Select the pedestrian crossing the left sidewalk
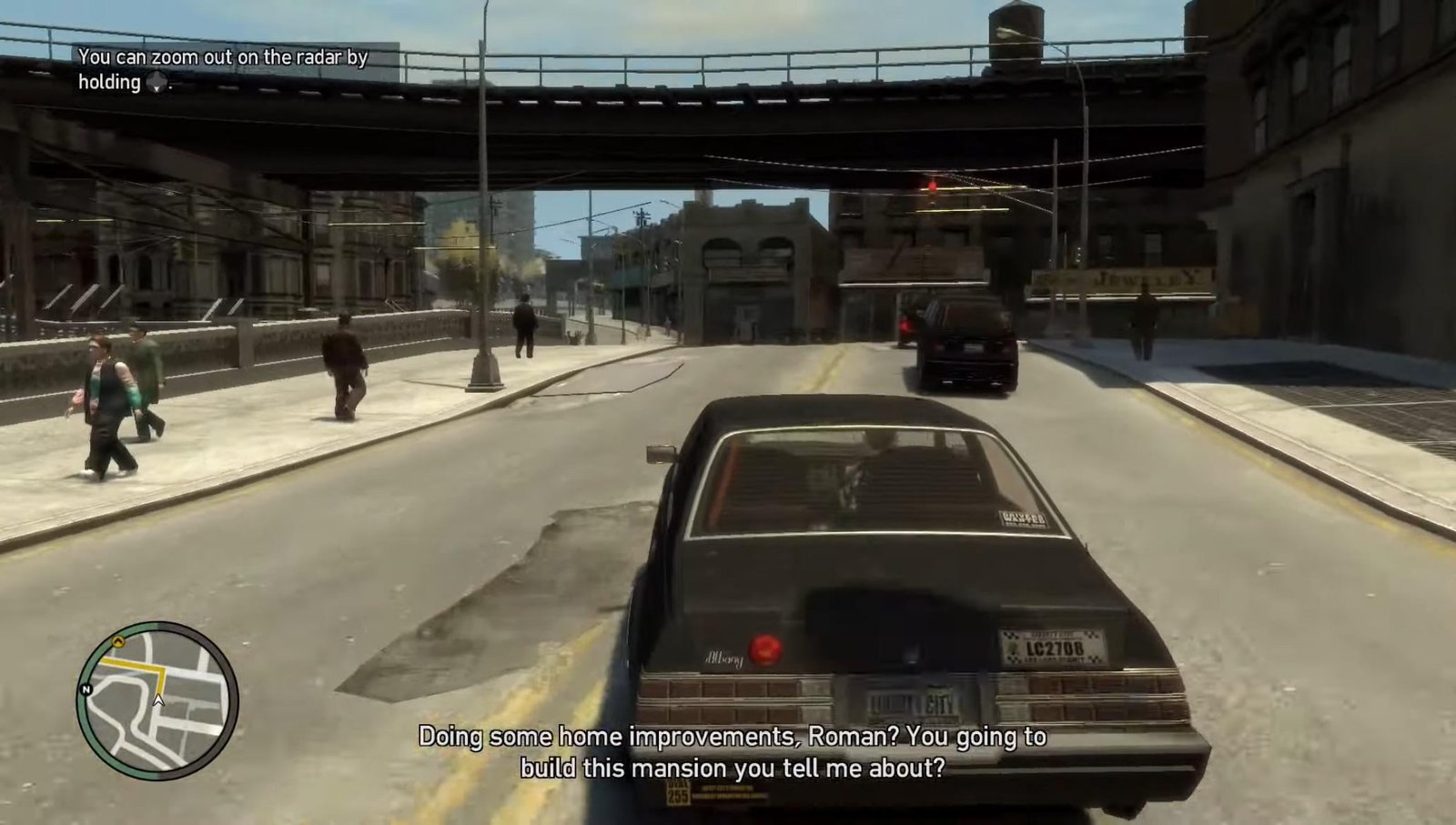Viewport: 1456px width, 825px height. (108, 400)
